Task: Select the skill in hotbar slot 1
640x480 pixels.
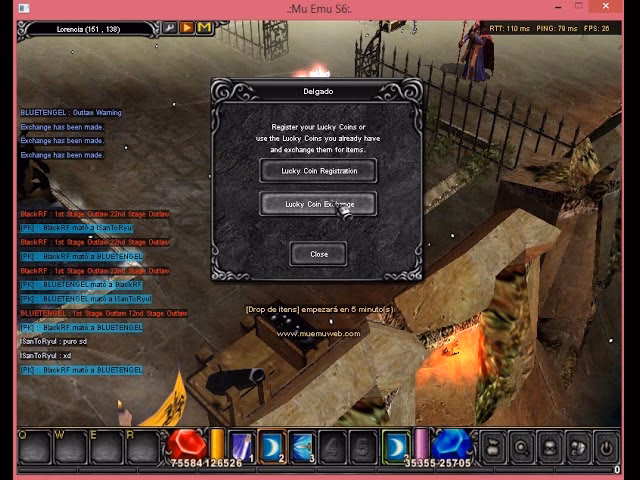Action: click(x=240, y=446)
